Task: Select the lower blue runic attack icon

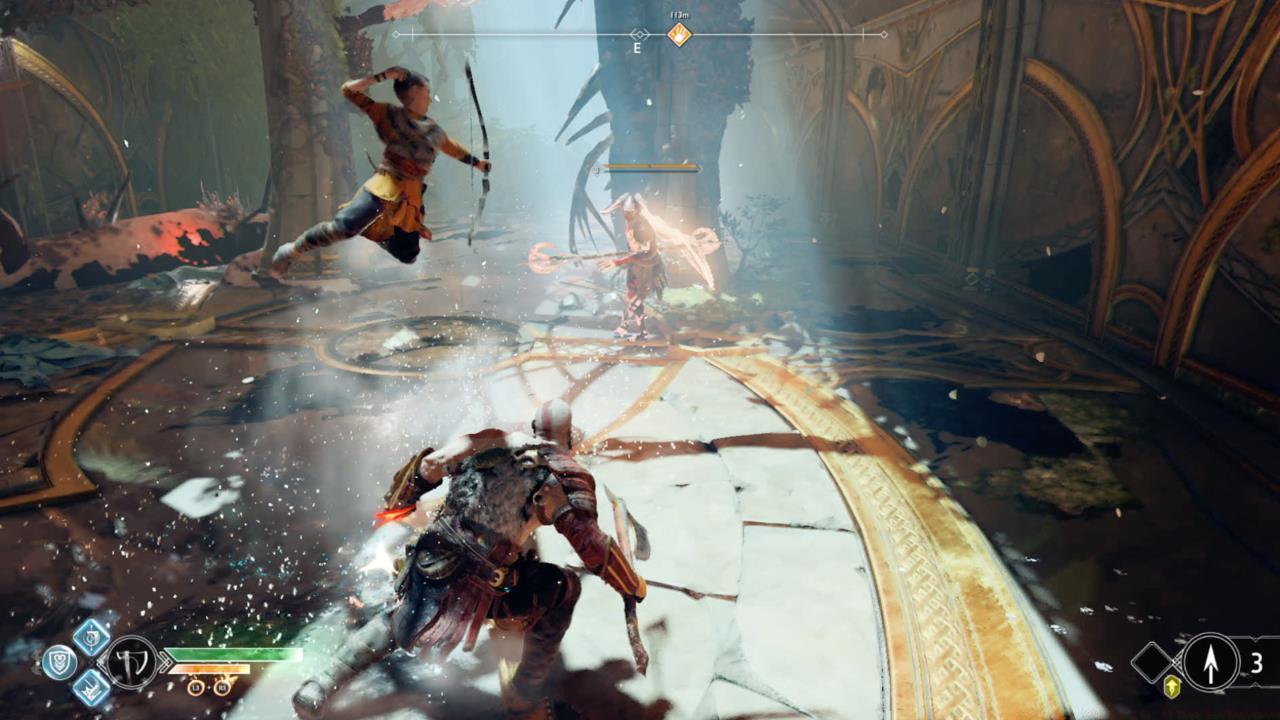Action: 89,687
